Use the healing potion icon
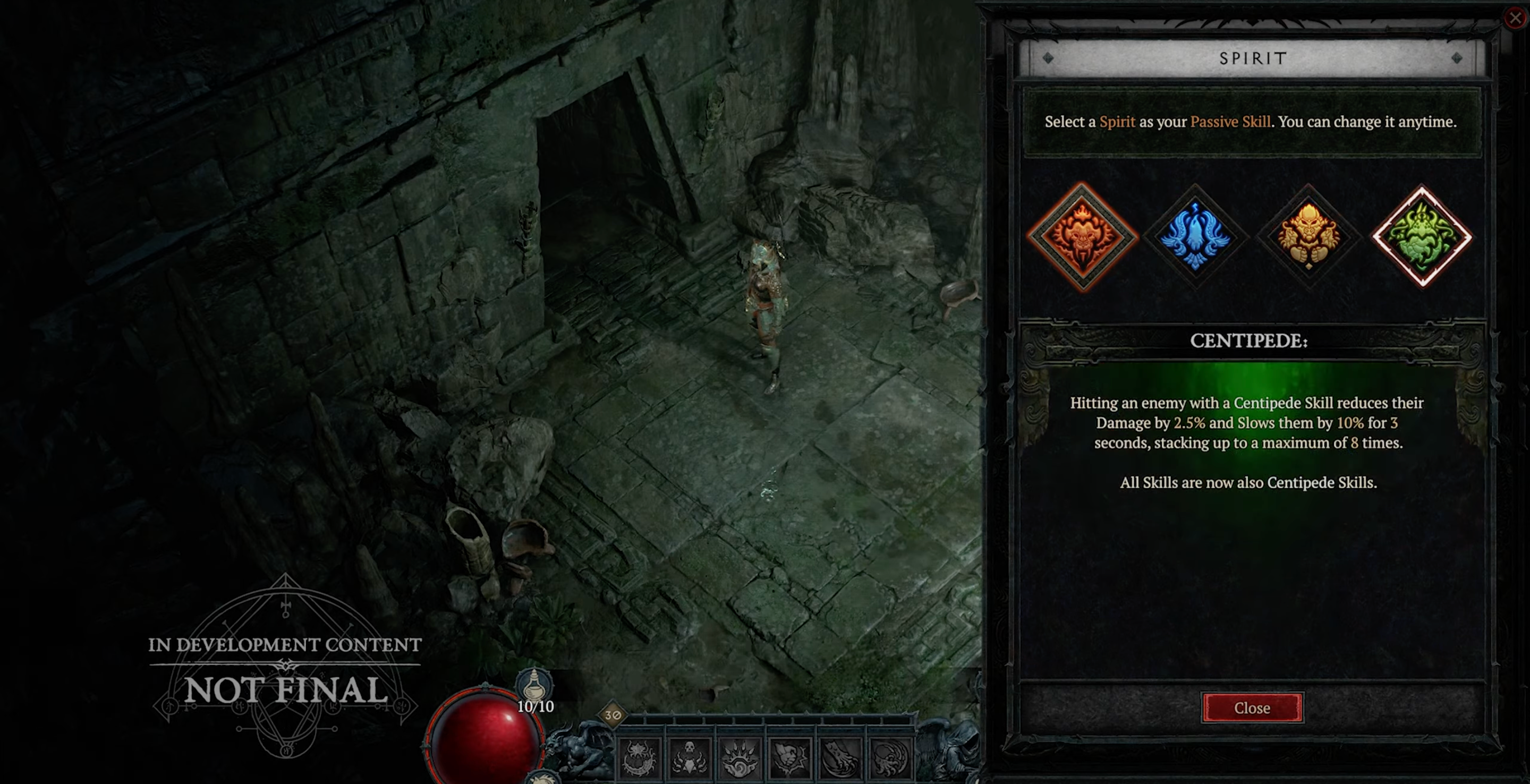Screen dimensions: 1530x784 pos(534,685)
